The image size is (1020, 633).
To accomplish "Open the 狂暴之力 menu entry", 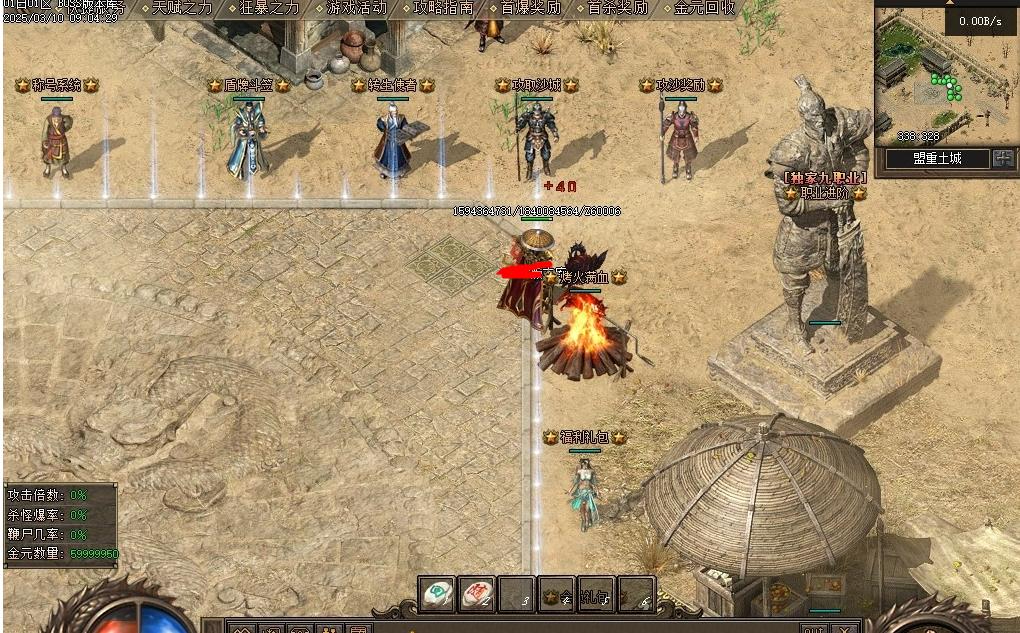I will click(269, 8).
